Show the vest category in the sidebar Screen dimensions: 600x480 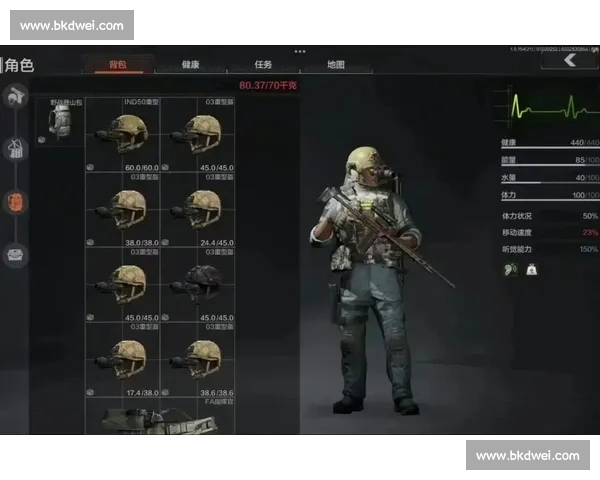click(x=15, y=150)
